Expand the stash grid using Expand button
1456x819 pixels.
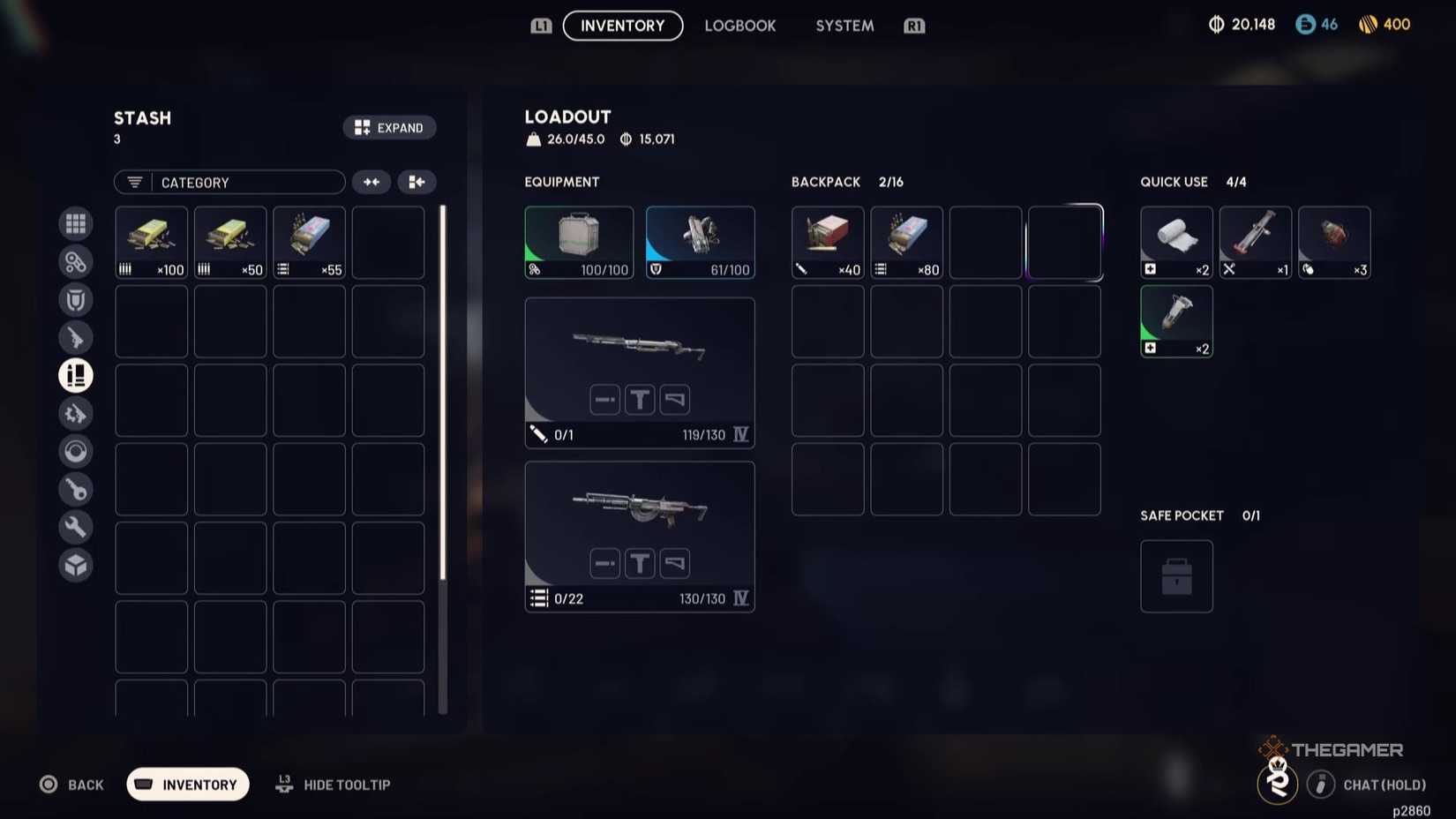tap(389, 127)
